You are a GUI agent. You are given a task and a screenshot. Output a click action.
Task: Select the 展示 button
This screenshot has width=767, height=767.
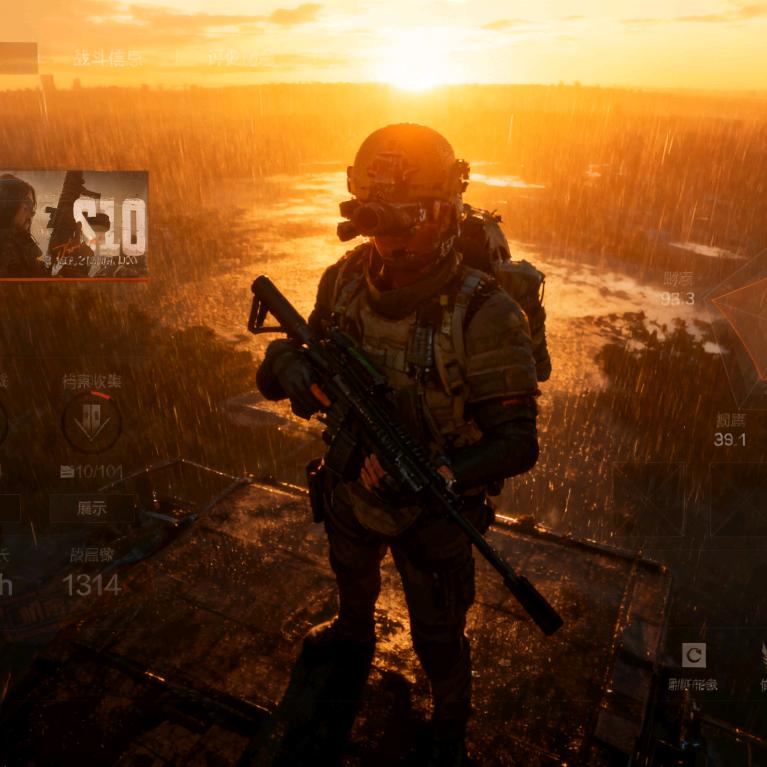(92, 508)
